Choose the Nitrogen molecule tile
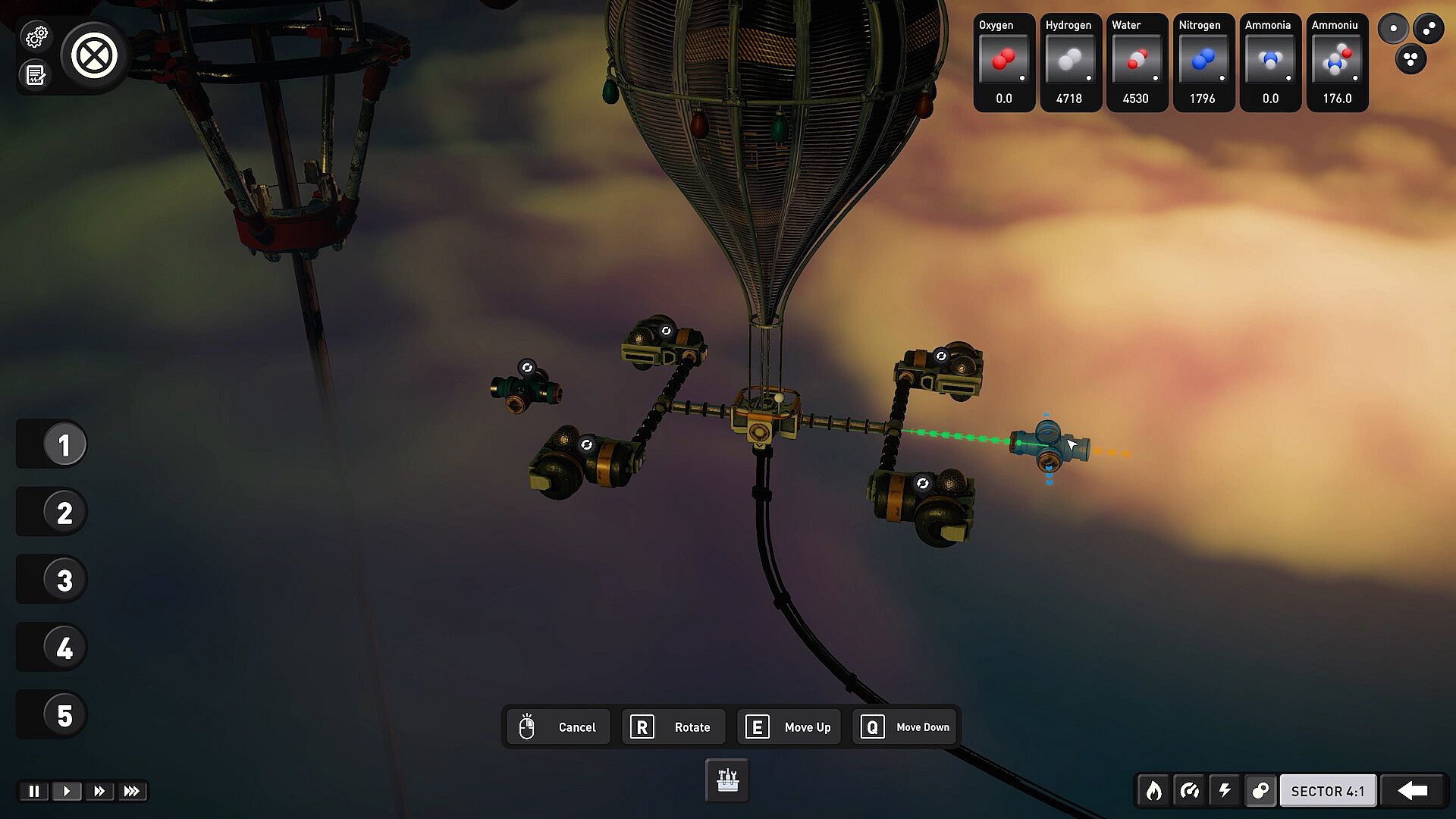This screenshot has height=819, width=1456. (x=1203, y=62)
